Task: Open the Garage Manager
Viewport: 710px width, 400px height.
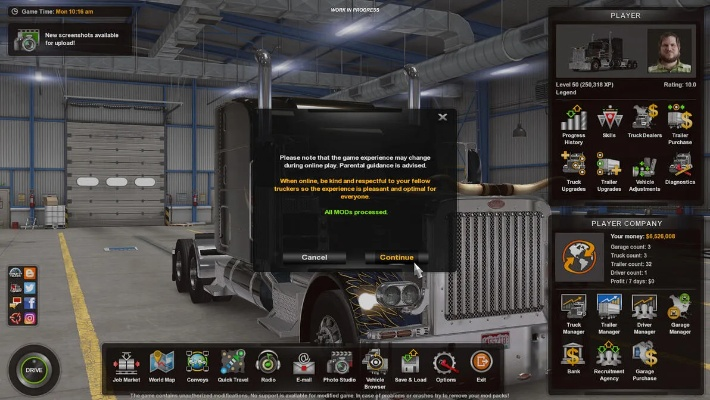Action: pyautogui.click(x=680, y=310)
